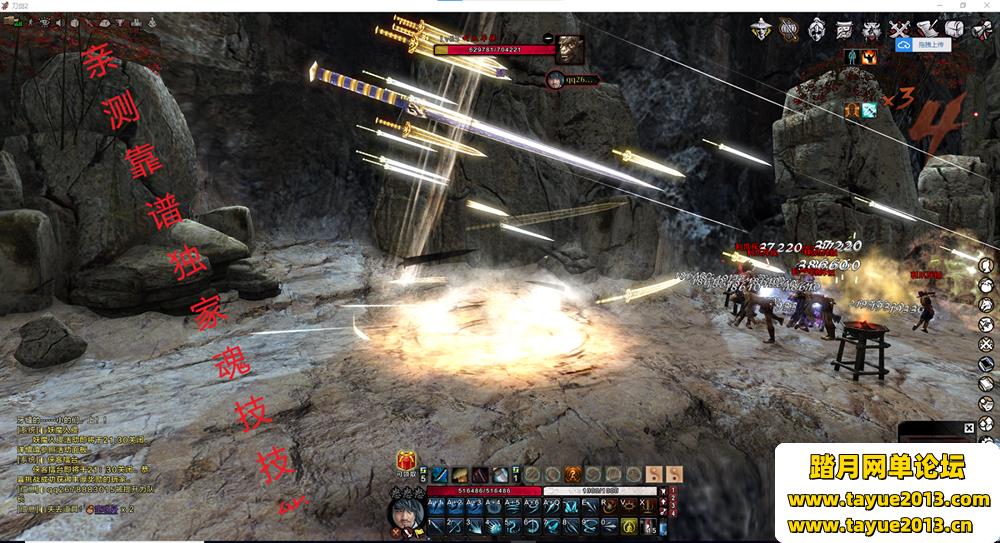Screen dimensions: 1000x543
Task: Close the small panel with X button
Action: point(968,428)
